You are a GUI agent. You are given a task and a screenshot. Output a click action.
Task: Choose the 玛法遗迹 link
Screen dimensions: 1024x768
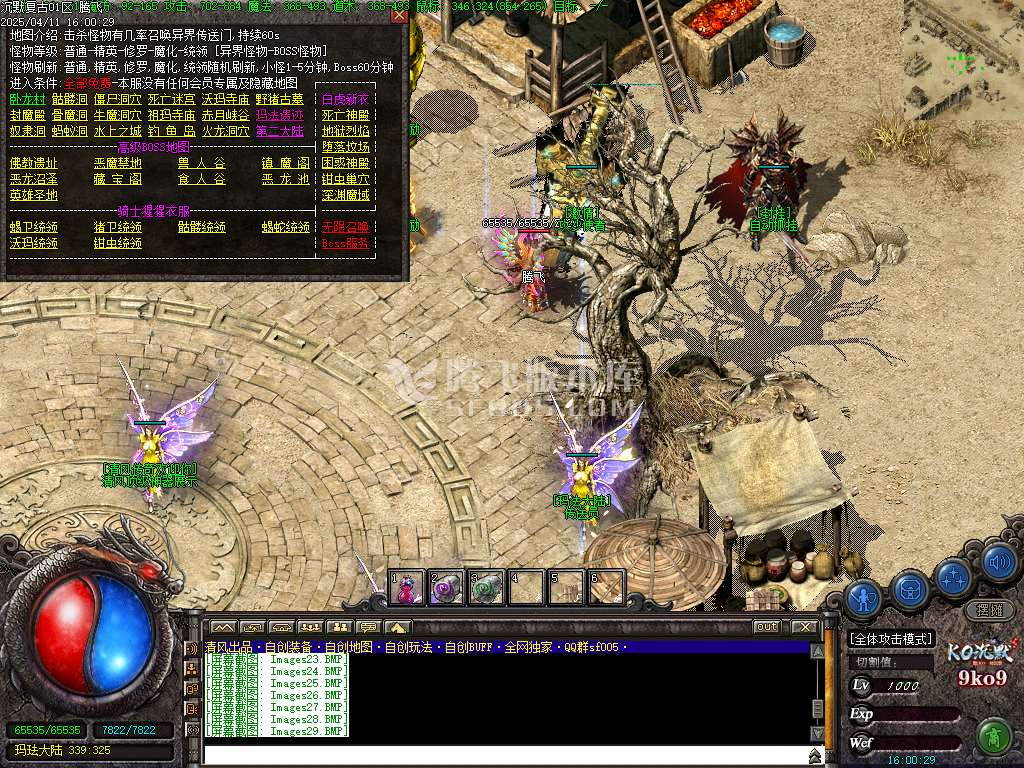tap(279, 116)
